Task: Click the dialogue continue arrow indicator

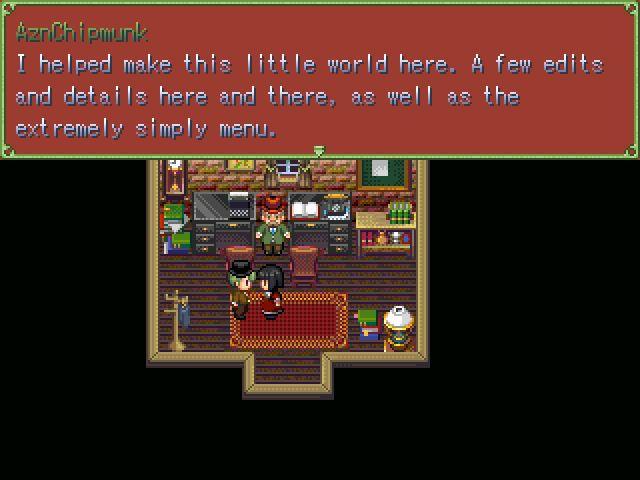Action: tap(319, 151)
